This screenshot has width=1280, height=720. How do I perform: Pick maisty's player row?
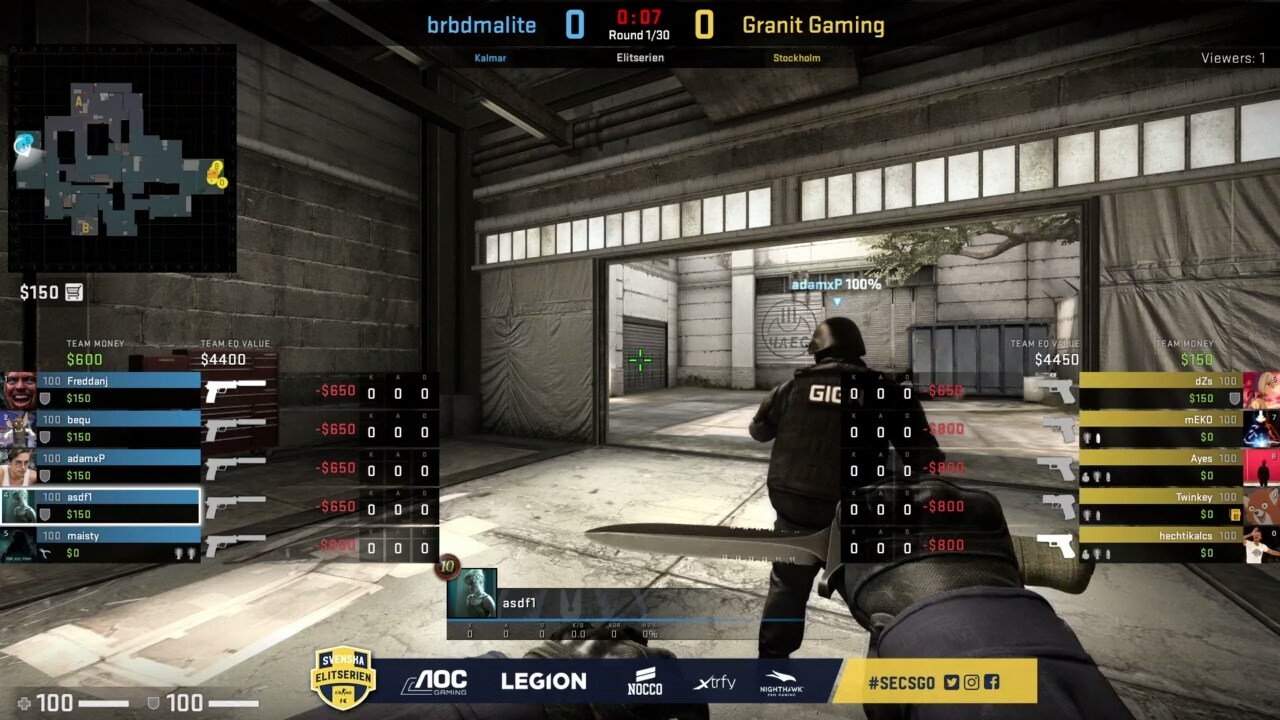(118, 544)
